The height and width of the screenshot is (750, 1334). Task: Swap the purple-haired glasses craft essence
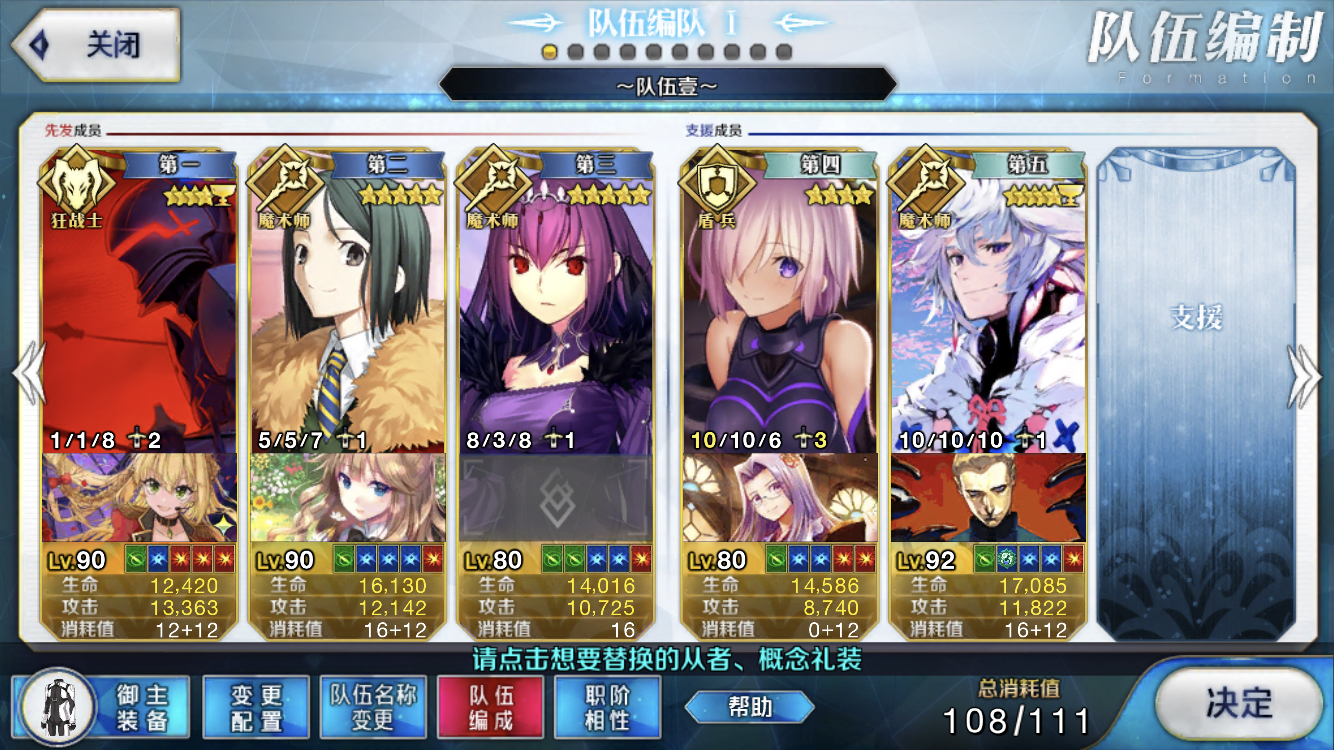780,499
